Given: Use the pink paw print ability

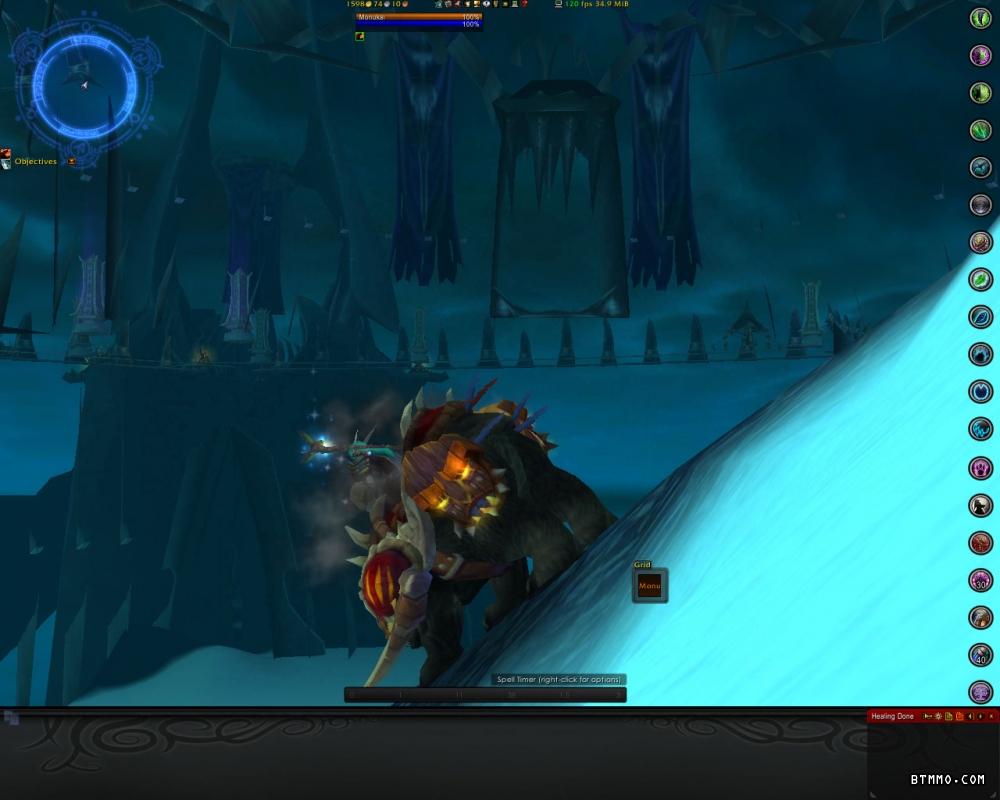Looking at the screenshot, I should (x=980, y=467).
